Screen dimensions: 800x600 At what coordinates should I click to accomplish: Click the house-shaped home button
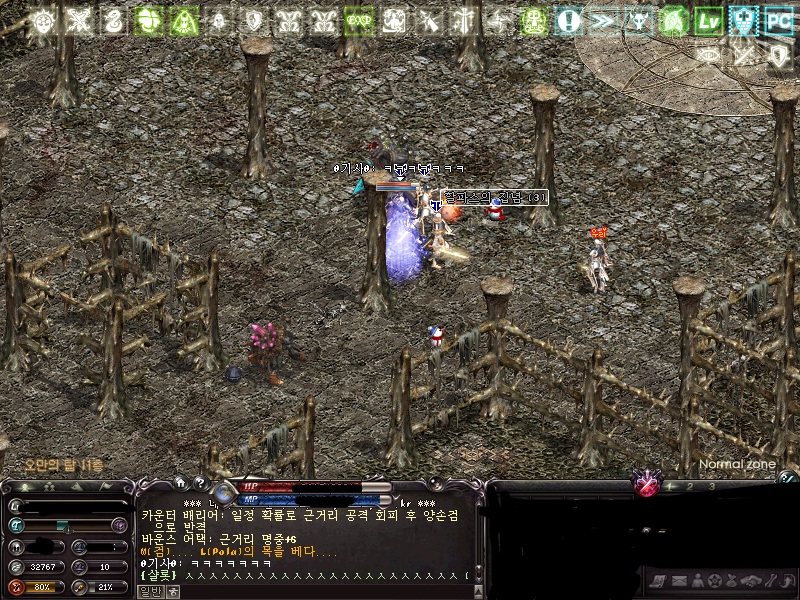pyautogui.click(x=180, y=483)
